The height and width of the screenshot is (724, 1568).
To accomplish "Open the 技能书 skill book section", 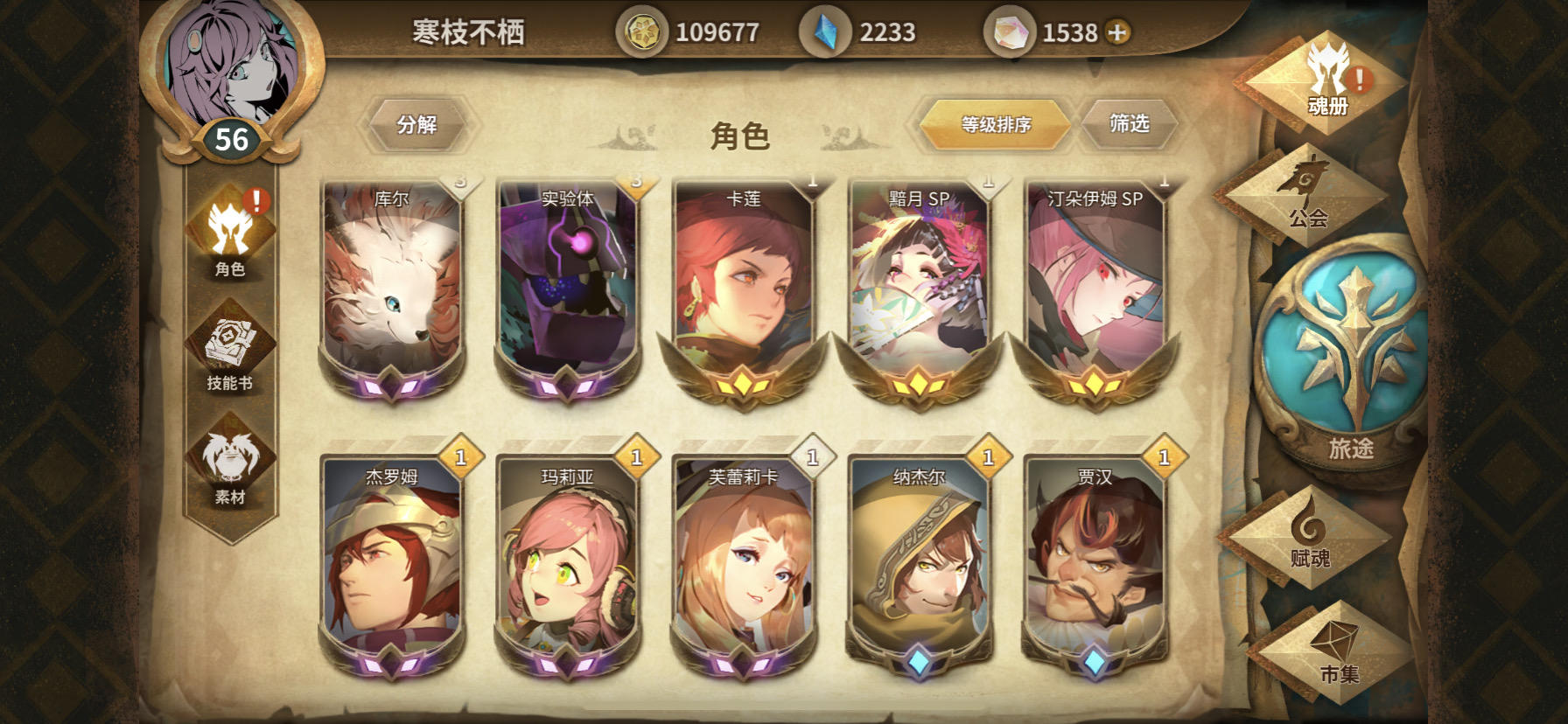I will (x=231, y=350).
